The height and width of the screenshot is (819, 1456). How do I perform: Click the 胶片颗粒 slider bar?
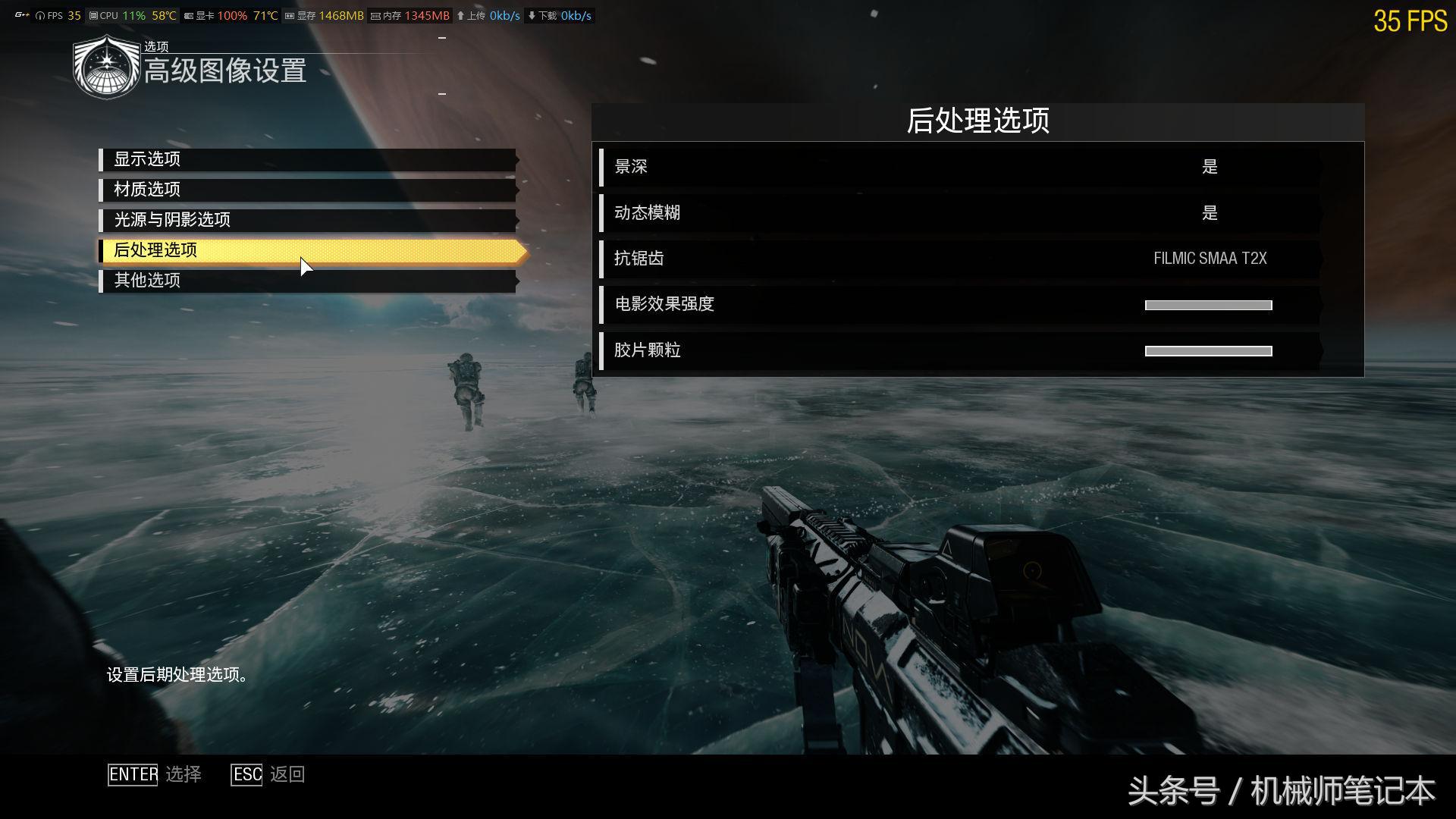click(x=1209, y=350)
